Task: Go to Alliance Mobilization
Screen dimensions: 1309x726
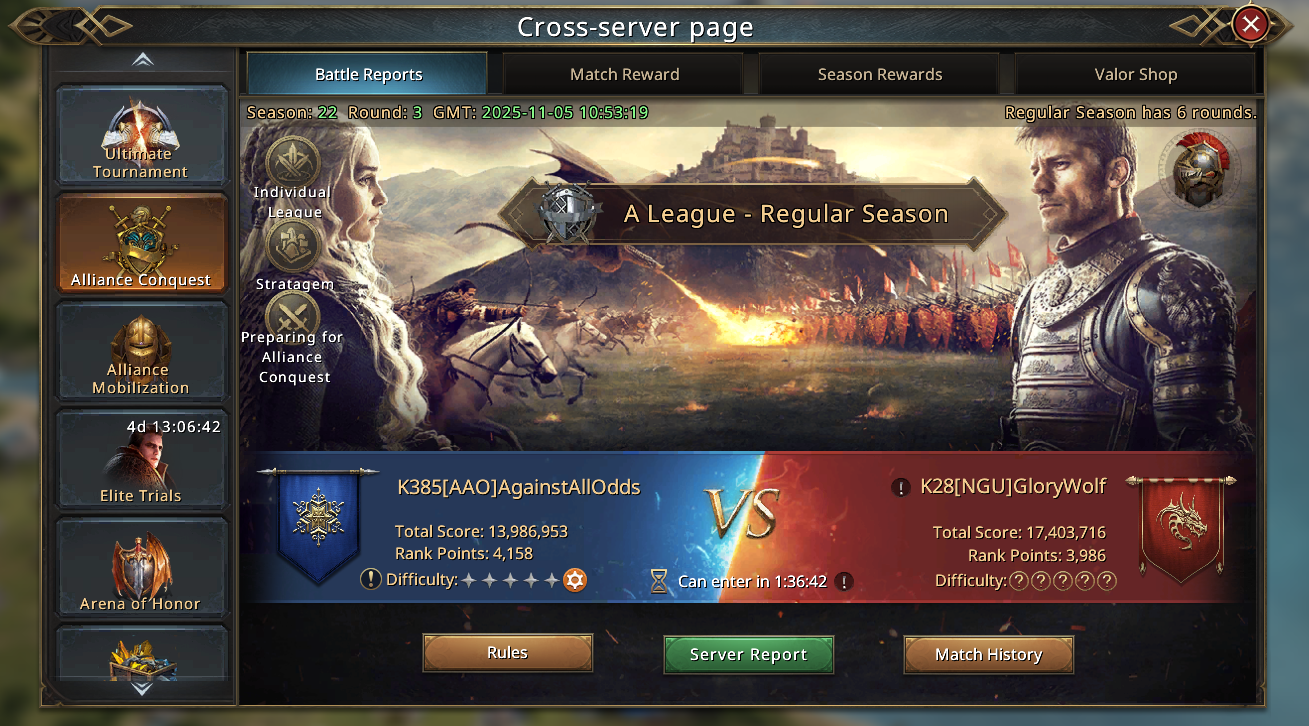Action: pyautogui.click(x=141, y=353)
